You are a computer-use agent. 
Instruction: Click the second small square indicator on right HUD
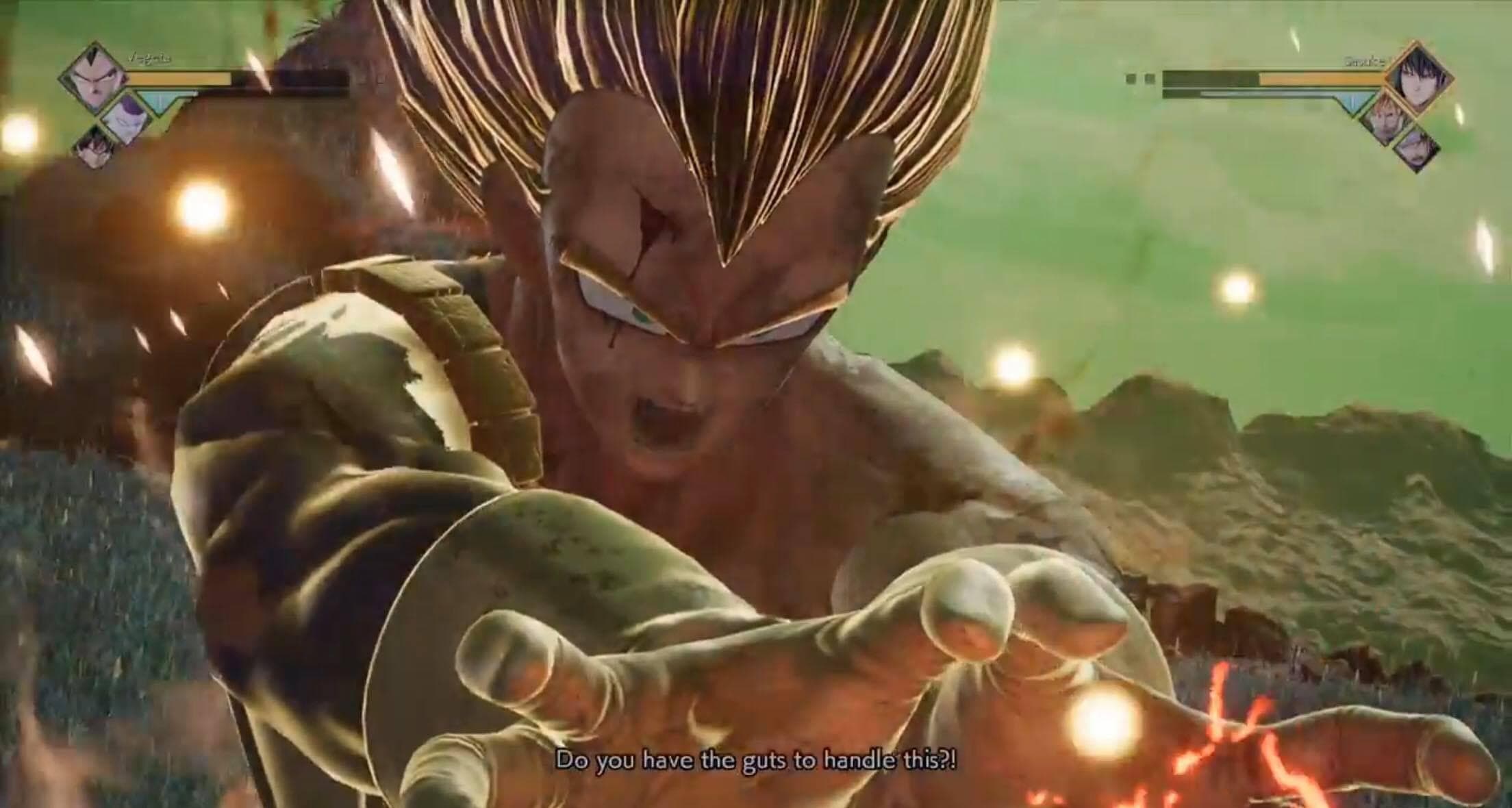tap(1150, 77)
